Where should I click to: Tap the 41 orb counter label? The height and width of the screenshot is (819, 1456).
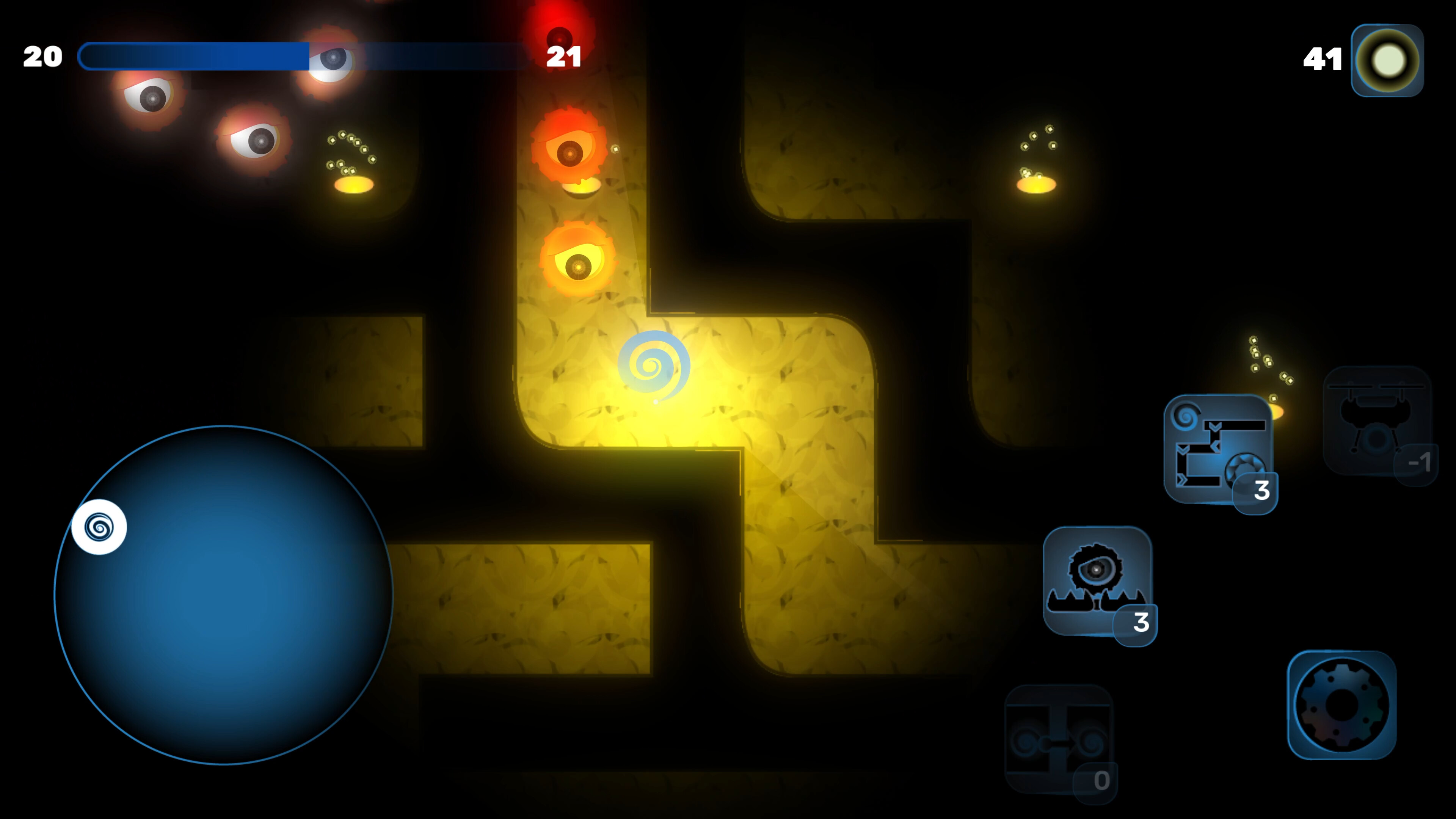(1323, 58)
